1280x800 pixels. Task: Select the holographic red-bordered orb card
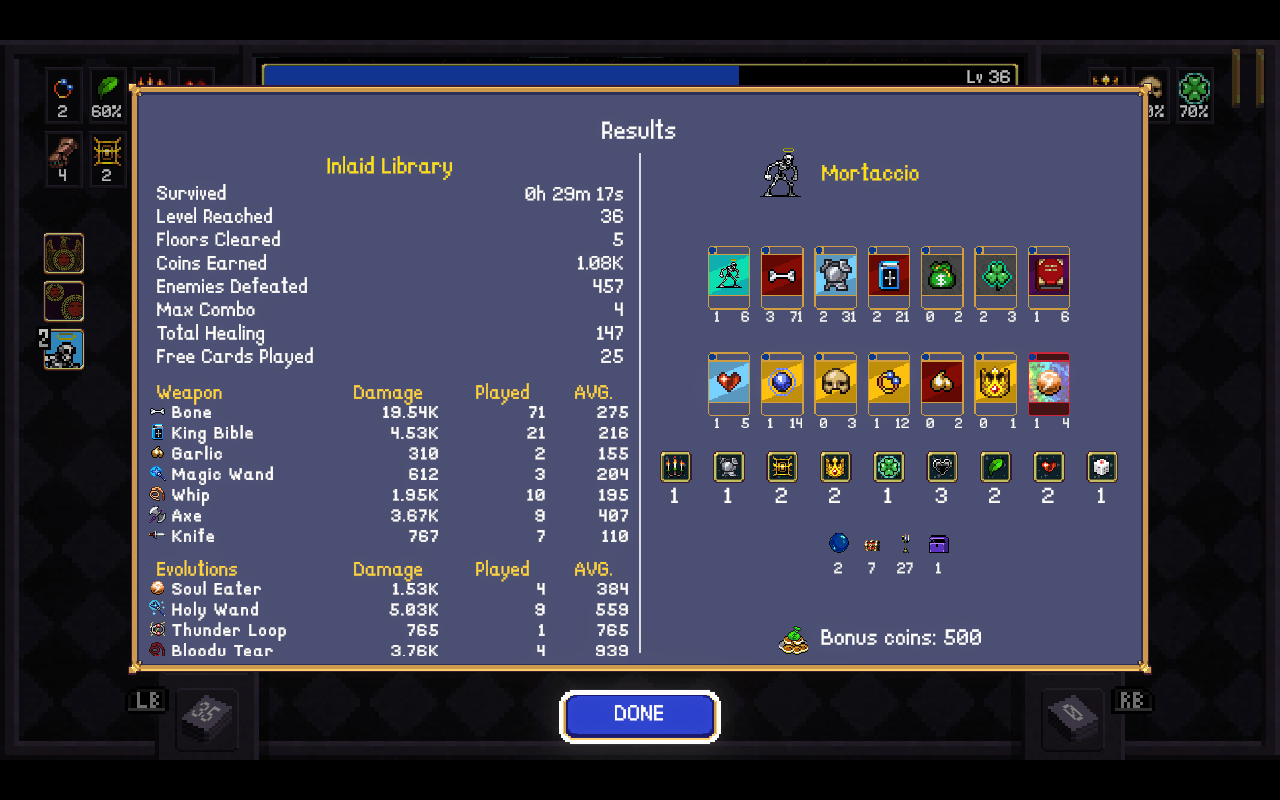click(x=1048, y=381)
